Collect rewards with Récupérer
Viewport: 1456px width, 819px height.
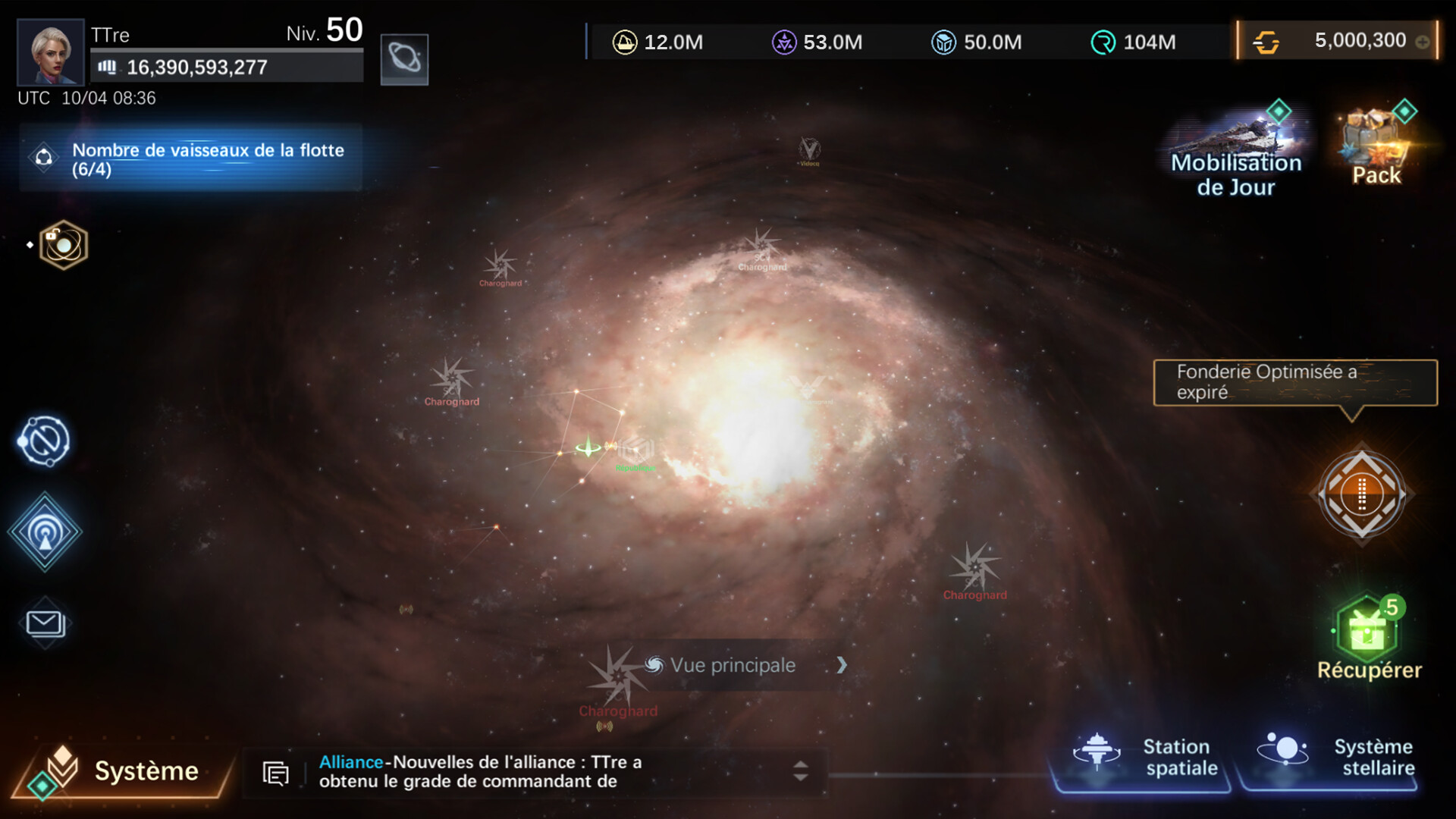pyautogui.click(x=1368, y=637)
